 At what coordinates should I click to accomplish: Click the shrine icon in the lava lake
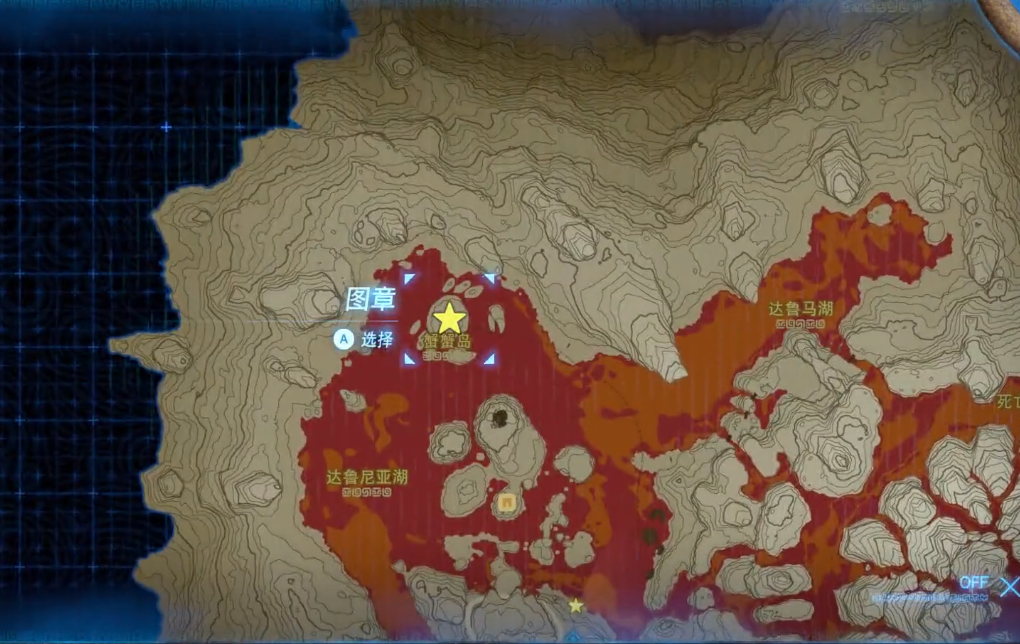pyautogui.click(x=508, y=502)
